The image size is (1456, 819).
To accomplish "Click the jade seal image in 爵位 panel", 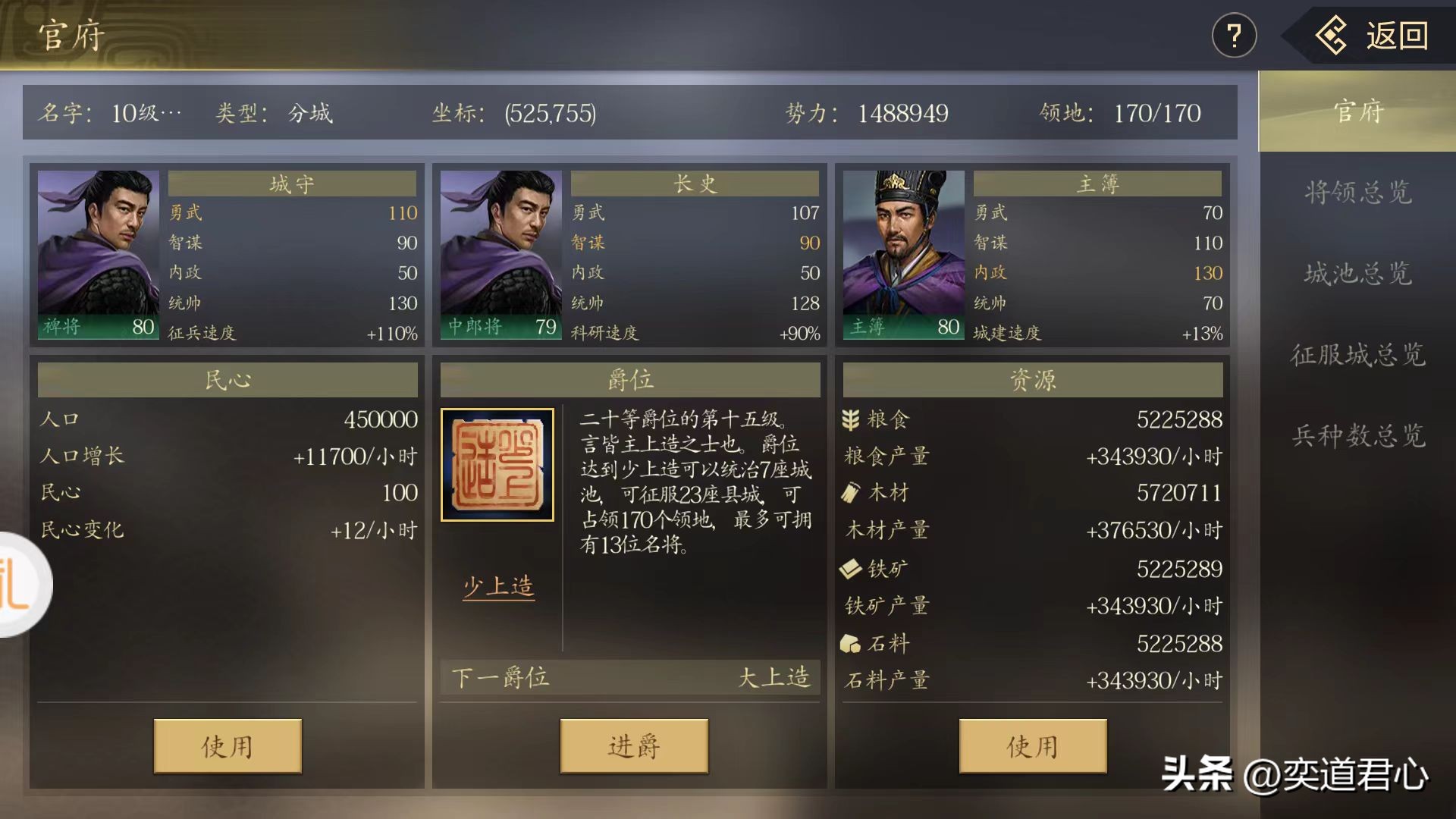I will (497, 466).
